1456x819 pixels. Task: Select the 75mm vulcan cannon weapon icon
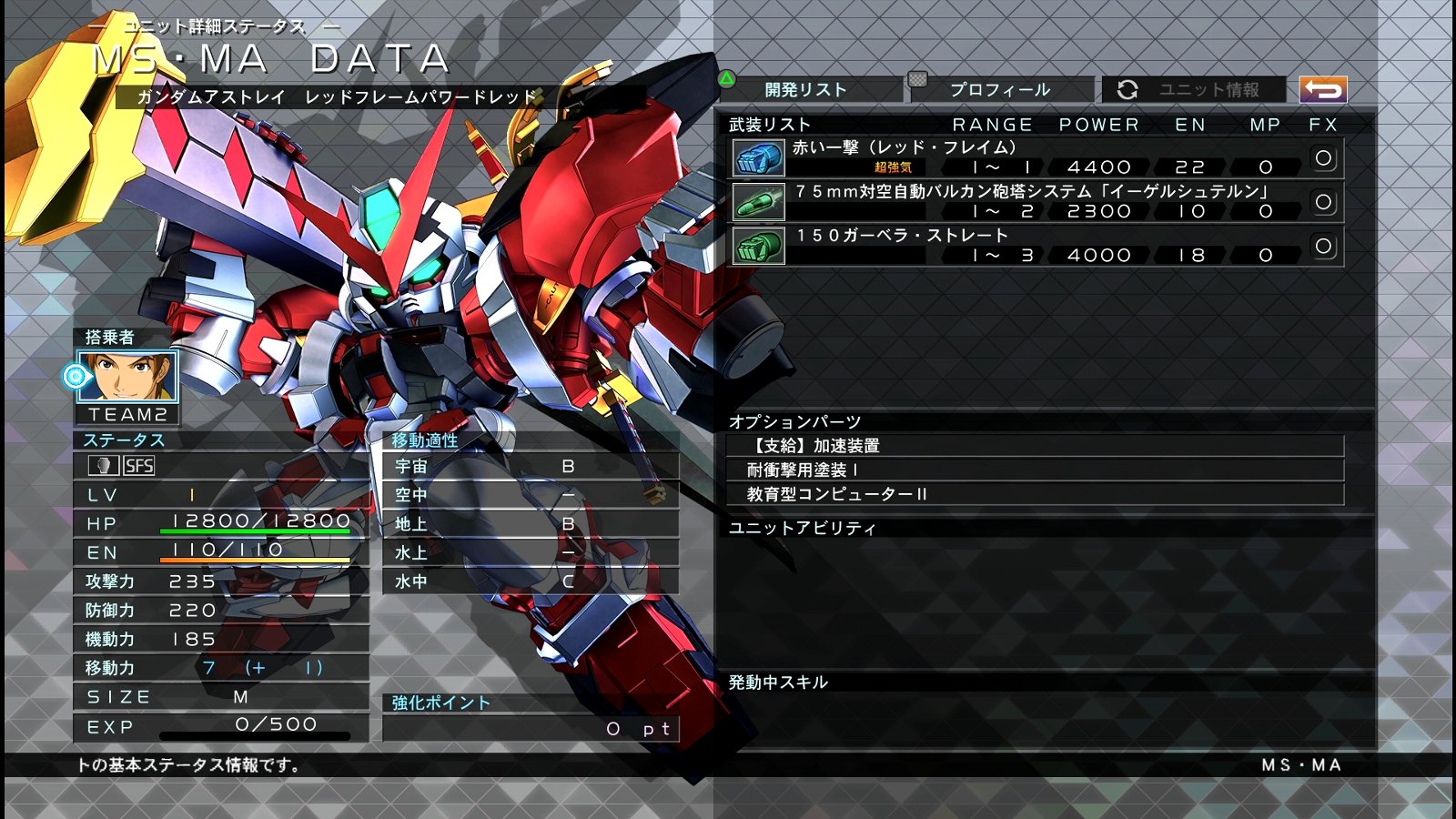[x=758, y=203]
